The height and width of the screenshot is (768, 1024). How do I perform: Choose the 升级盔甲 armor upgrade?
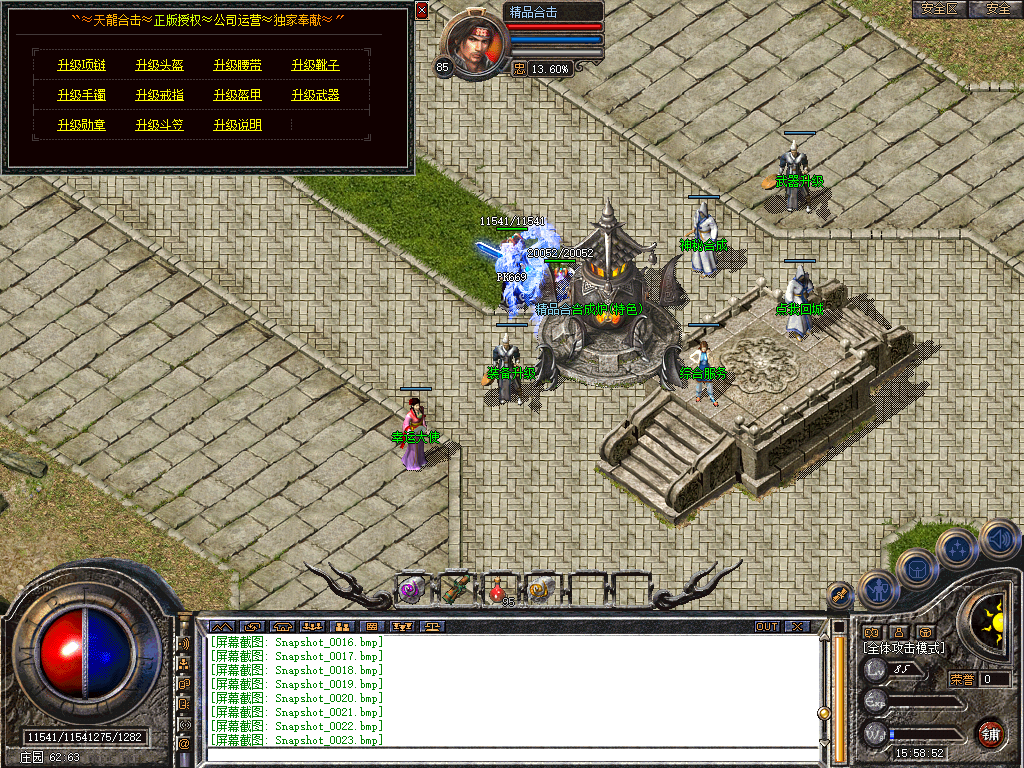coord(237,96)
